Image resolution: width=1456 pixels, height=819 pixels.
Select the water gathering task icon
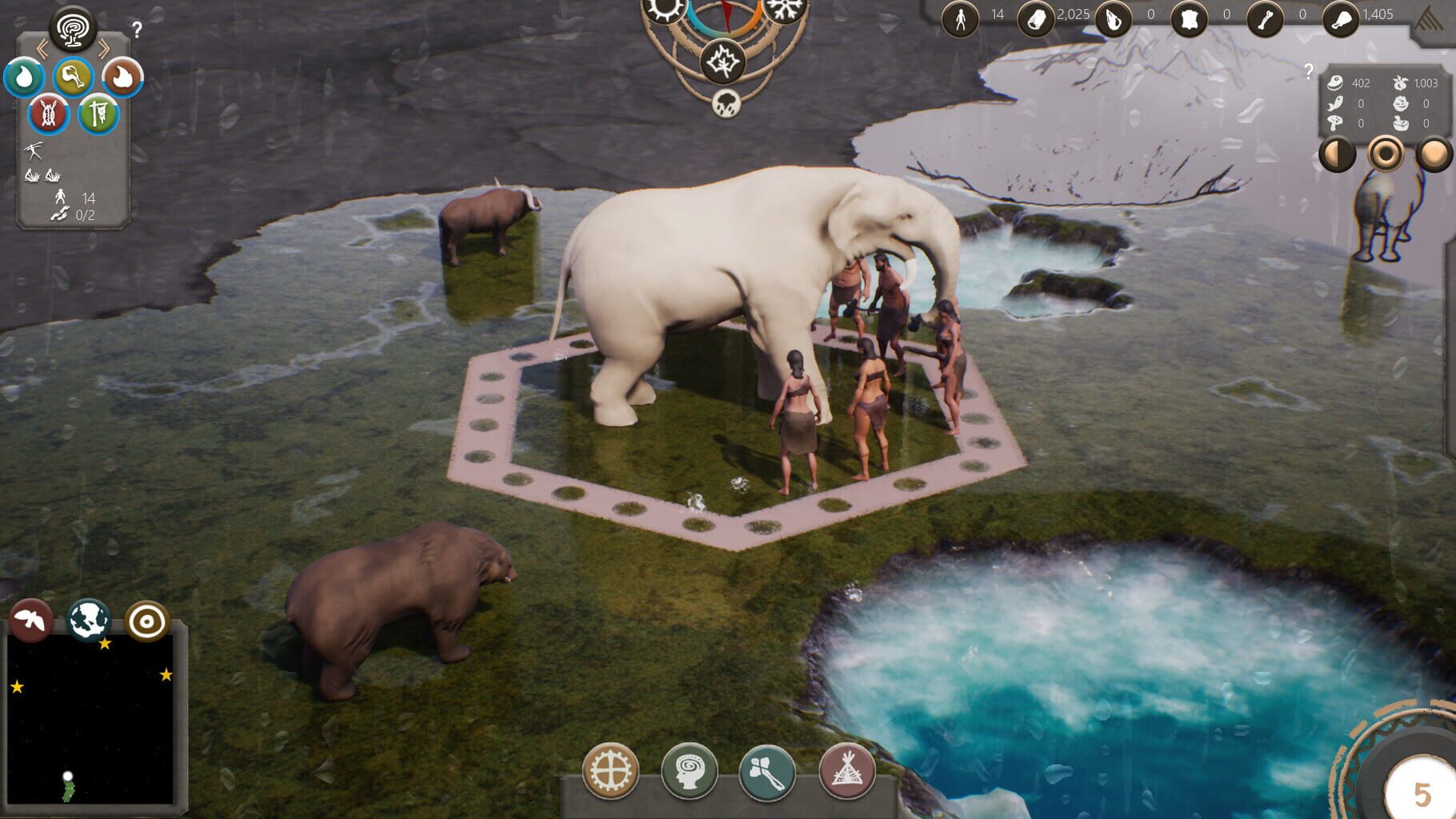(25, 76)
